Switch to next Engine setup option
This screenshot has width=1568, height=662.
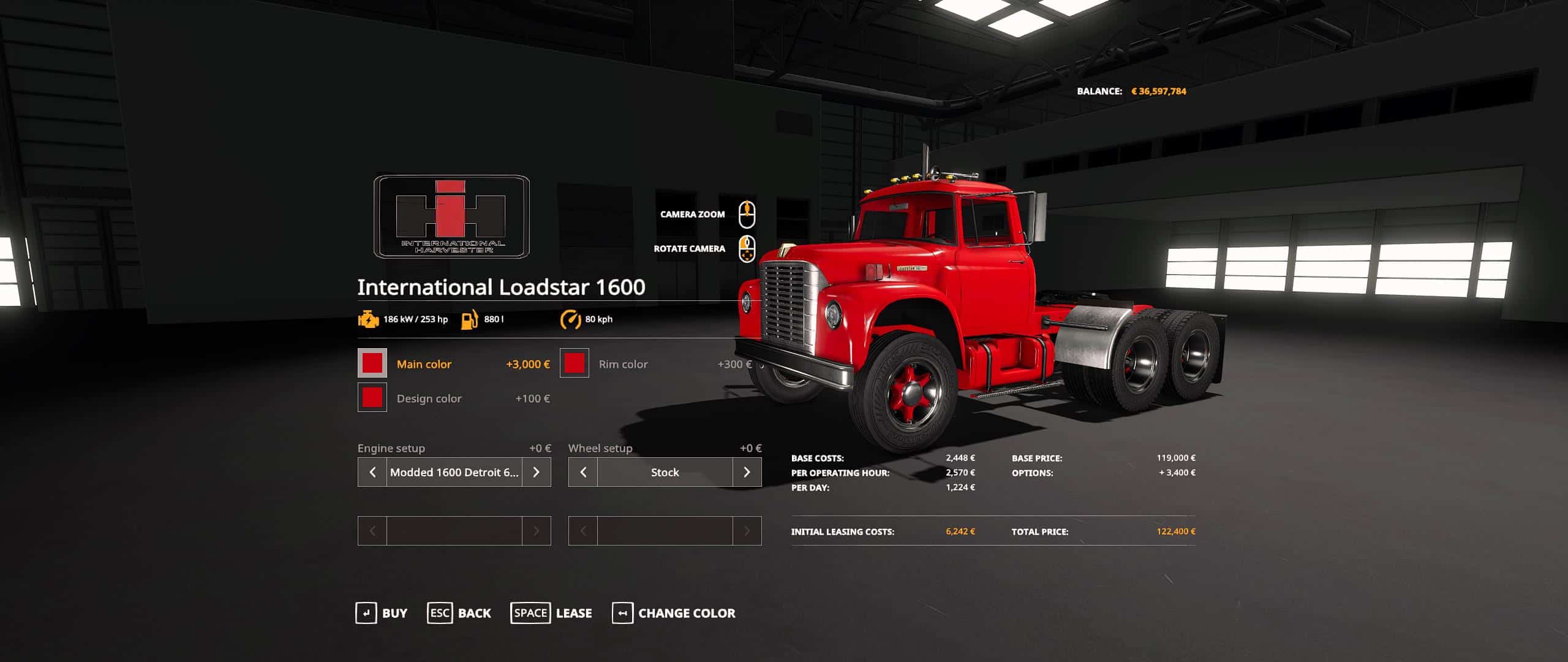point(537,472)
